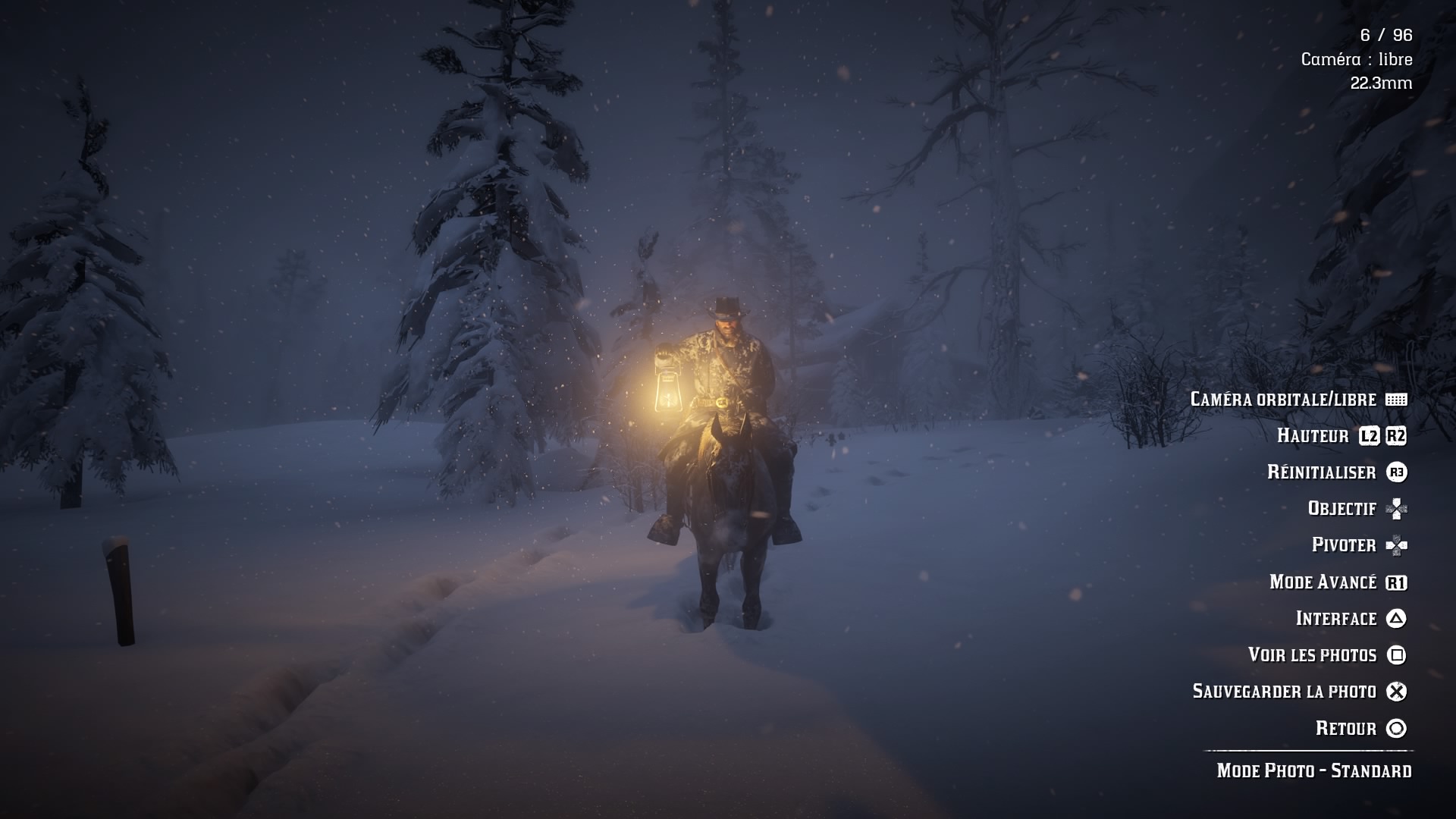Hide the Interface overlay

pos(1335,618)
